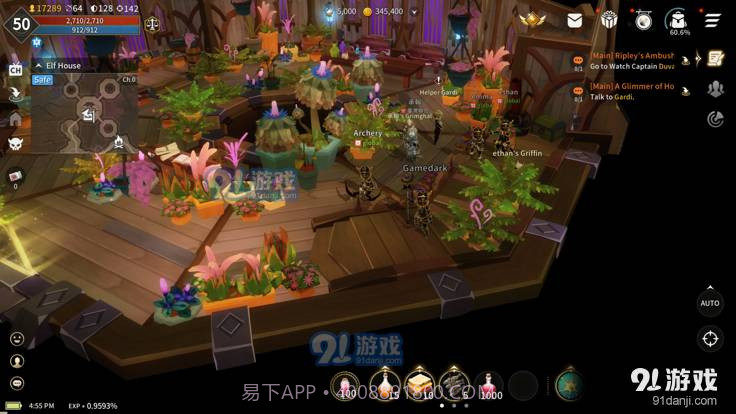Open the golden winged rank emblem
Screen dimensions: 736x414
pyautogui.click(x=531, y=19)
